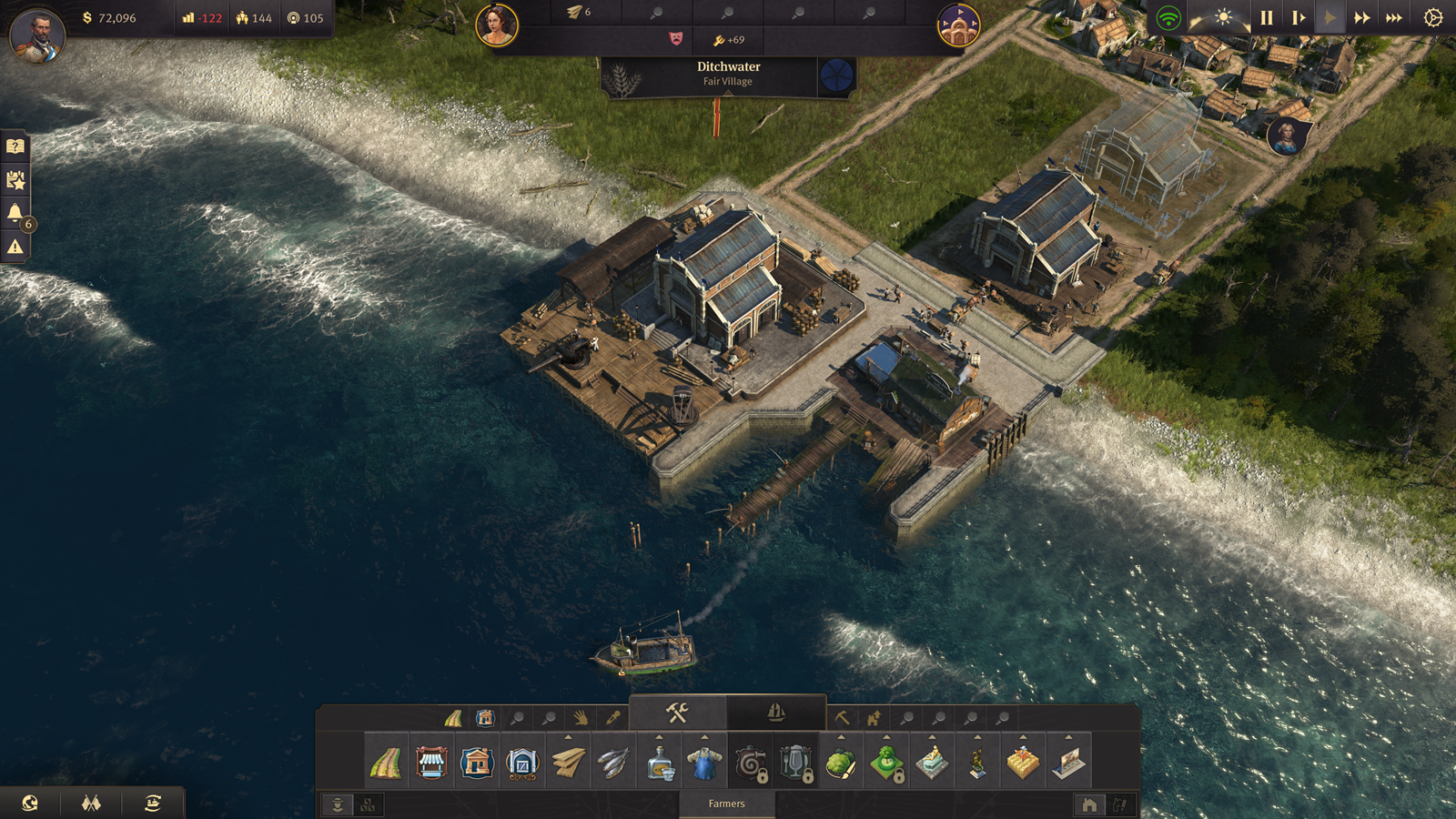
Task: Click the female advisor portrait in top bar
Action: click(497, 25)
